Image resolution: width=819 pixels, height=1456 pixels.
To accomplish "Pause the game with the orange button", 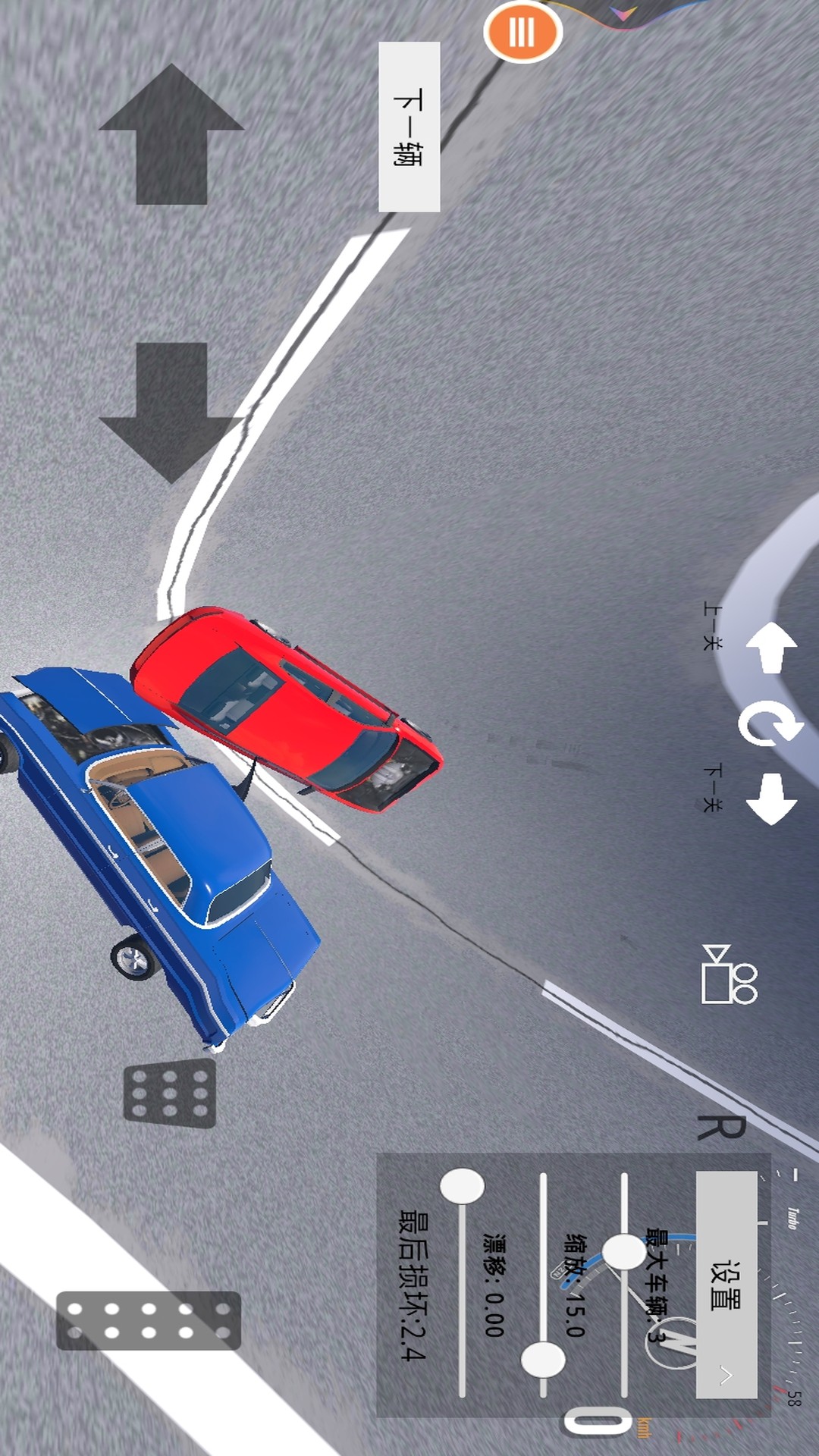I will tap(522, 33).
